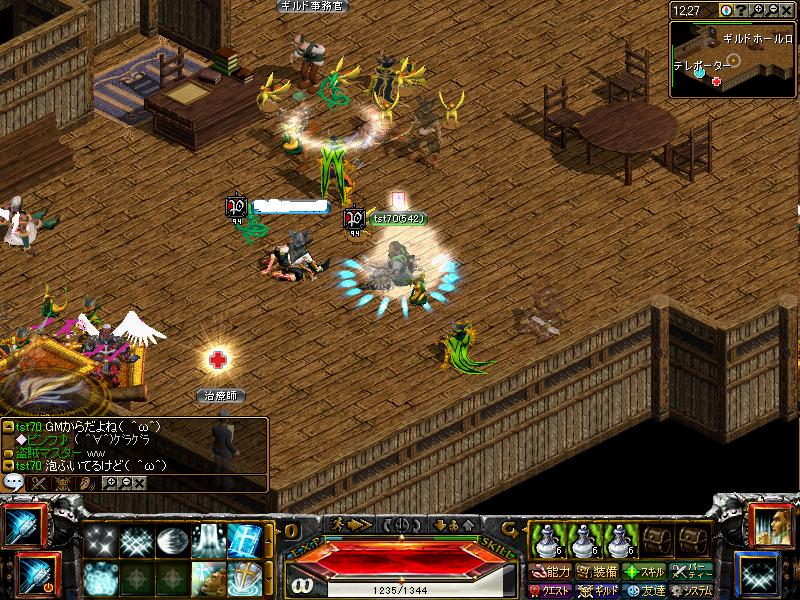Close the minimap with its X button
Viewport: 800px width, 600px height.
[787, 9]
